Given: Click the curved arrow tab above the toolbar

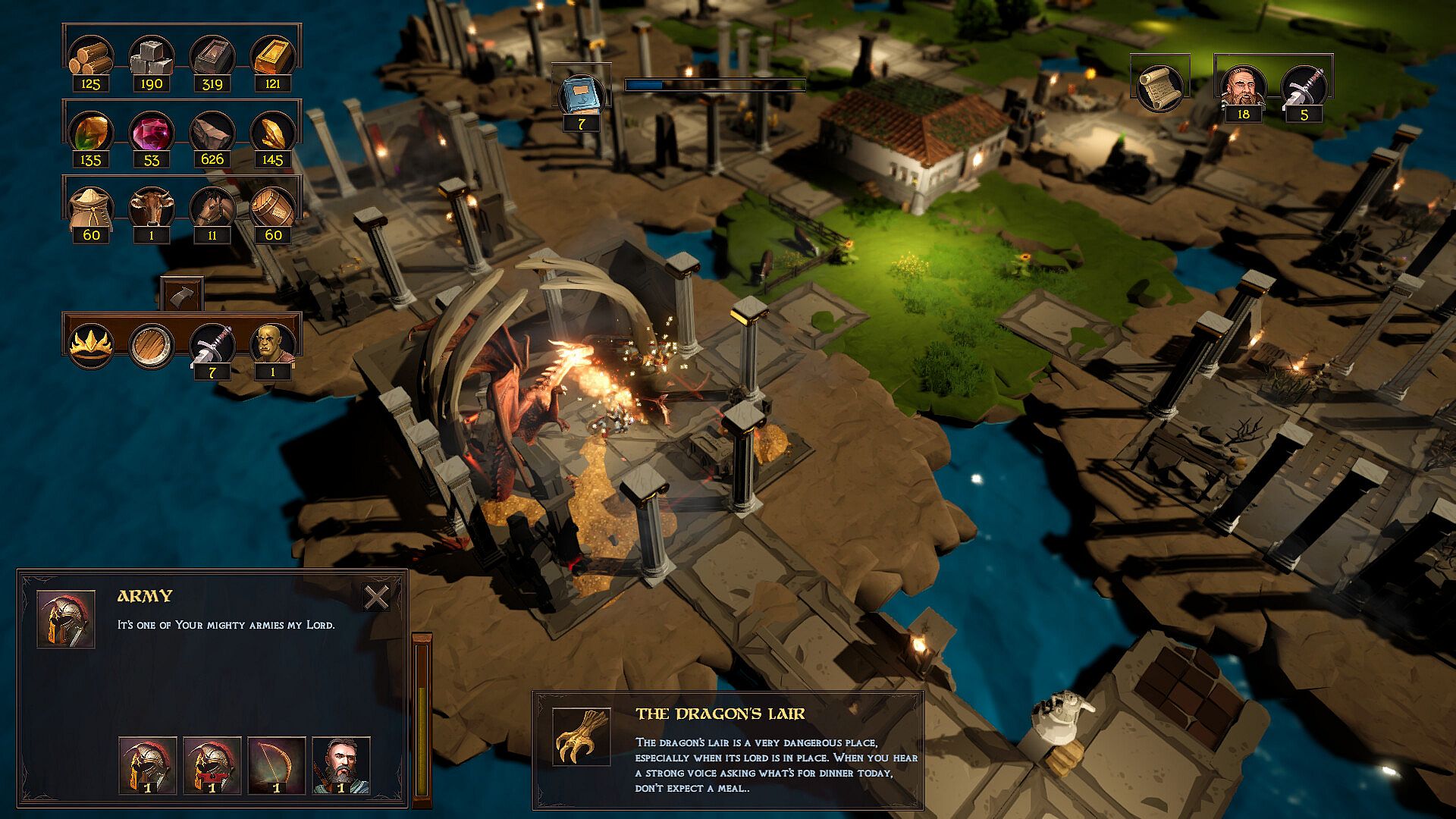Looking at the screenshot, I should (x=182, y=293).
